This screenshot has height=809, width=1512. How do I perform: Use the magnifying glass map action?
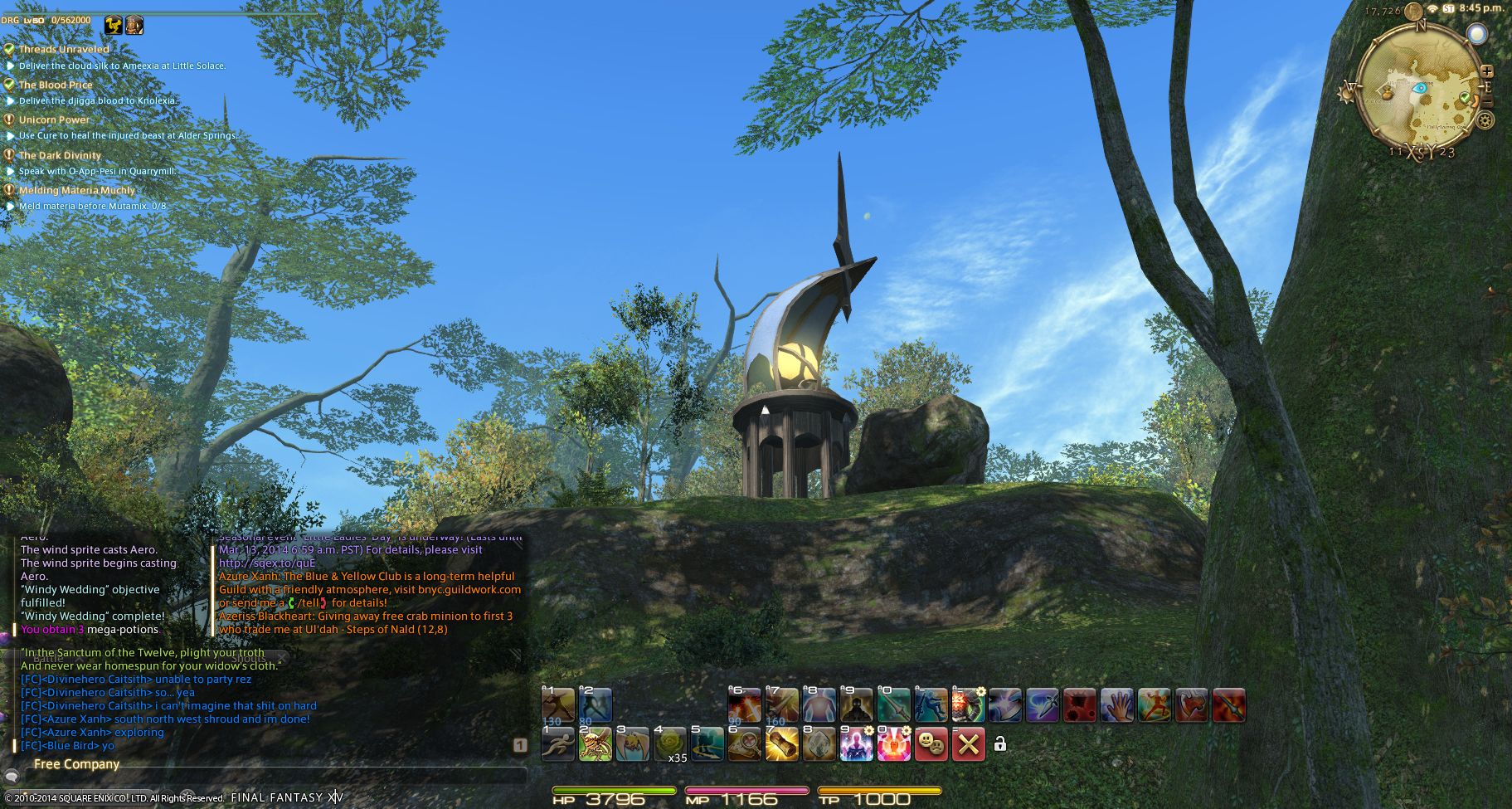(x=744, y=744)
